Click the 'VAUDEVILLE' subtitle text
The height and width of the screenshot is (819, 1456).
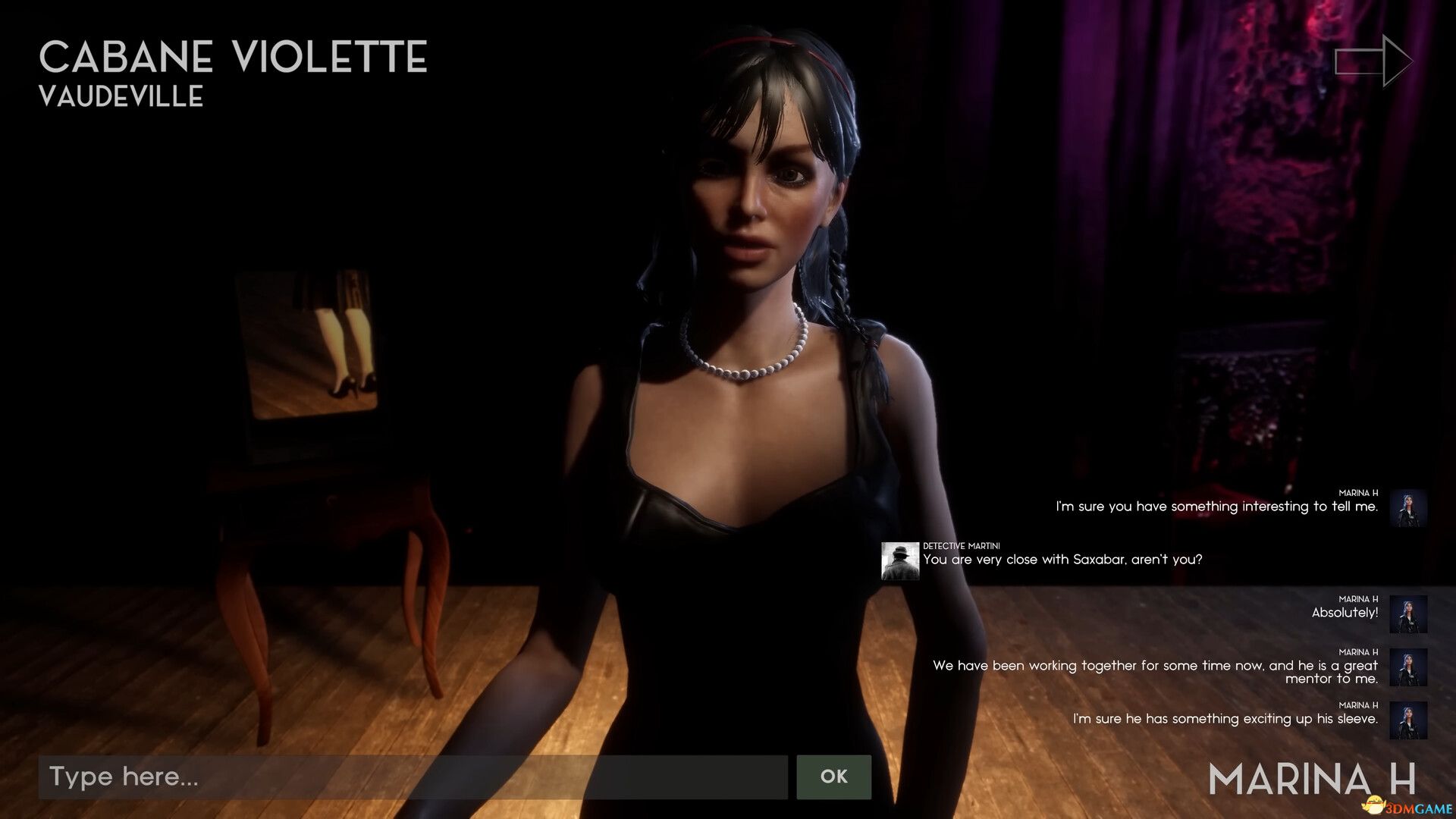pyautogui.click(x=121, y=96)
